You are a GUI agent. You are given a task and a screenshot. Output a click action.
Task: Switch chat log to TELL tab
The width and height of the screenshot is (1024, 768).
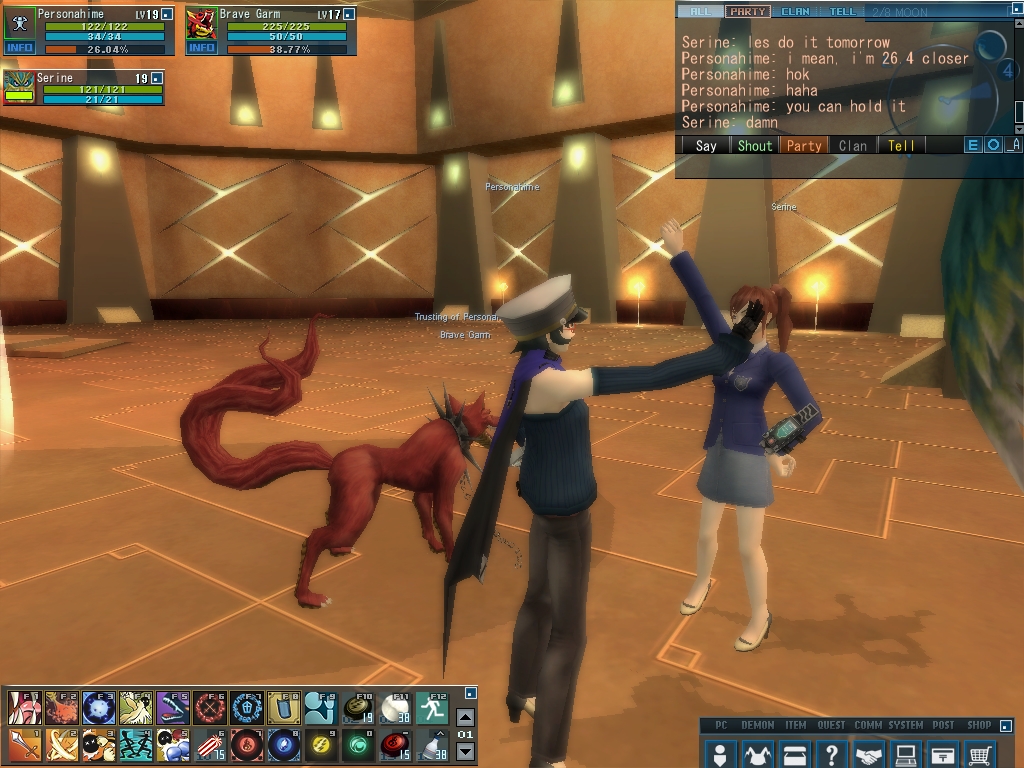(x=842, y=12)
